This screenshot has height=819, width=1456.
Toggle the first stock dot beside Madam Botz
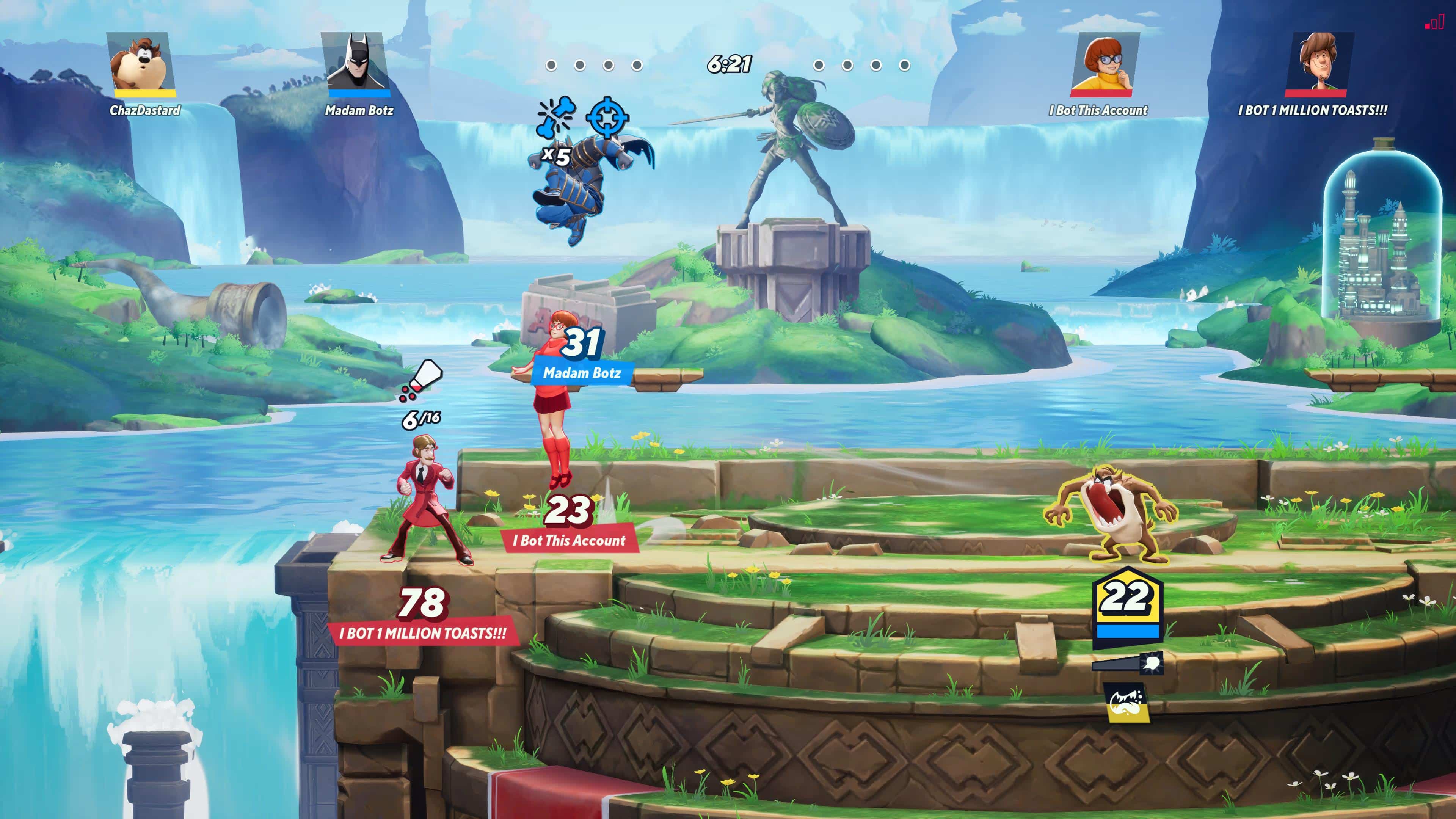click(552, 64)
